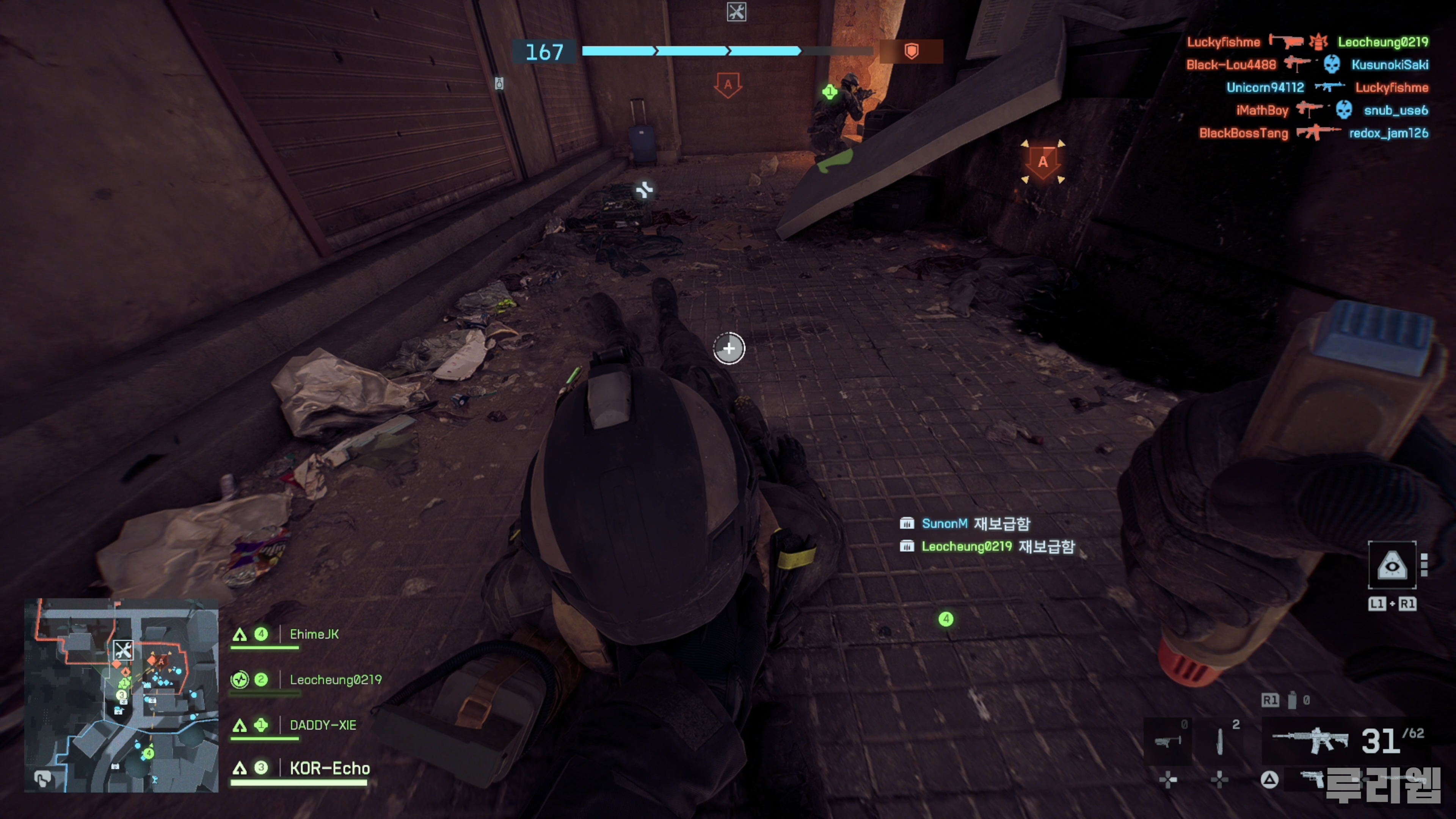Click the crossed tools icon at top

(x=736, y=12)
